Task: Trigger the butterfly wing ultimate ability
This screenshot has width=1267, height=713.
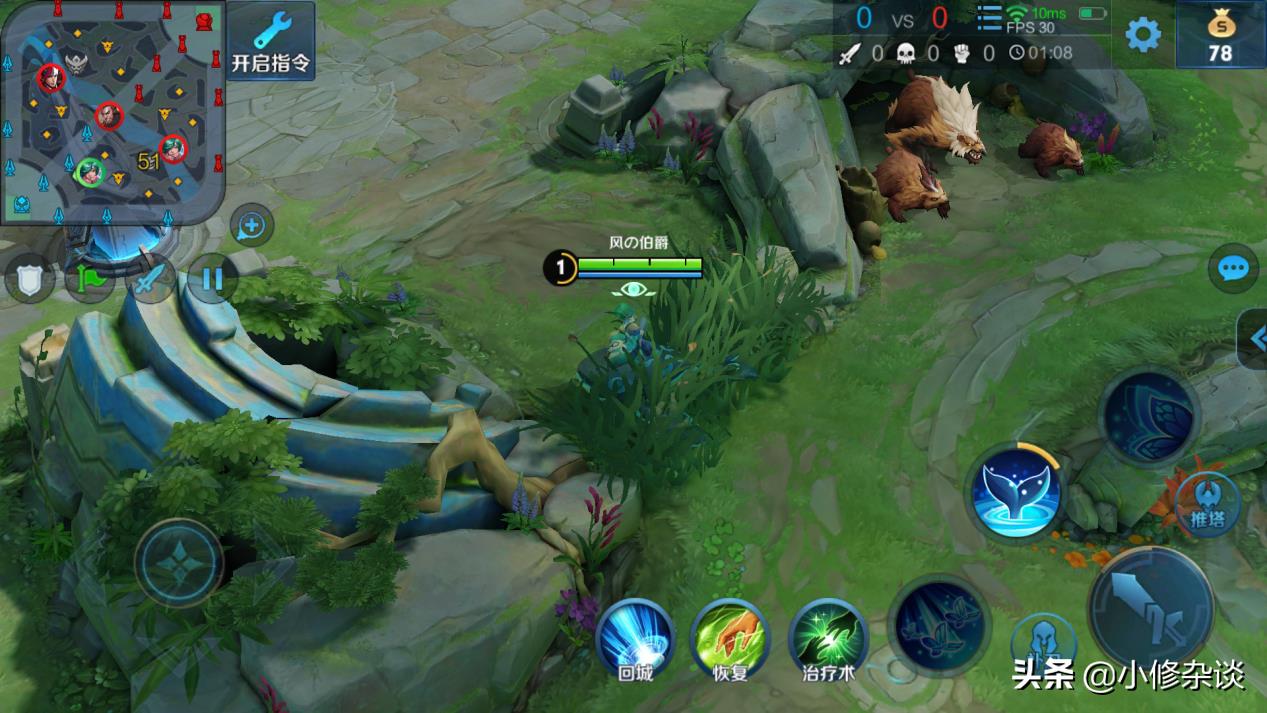Action: tap(1147, 415)
